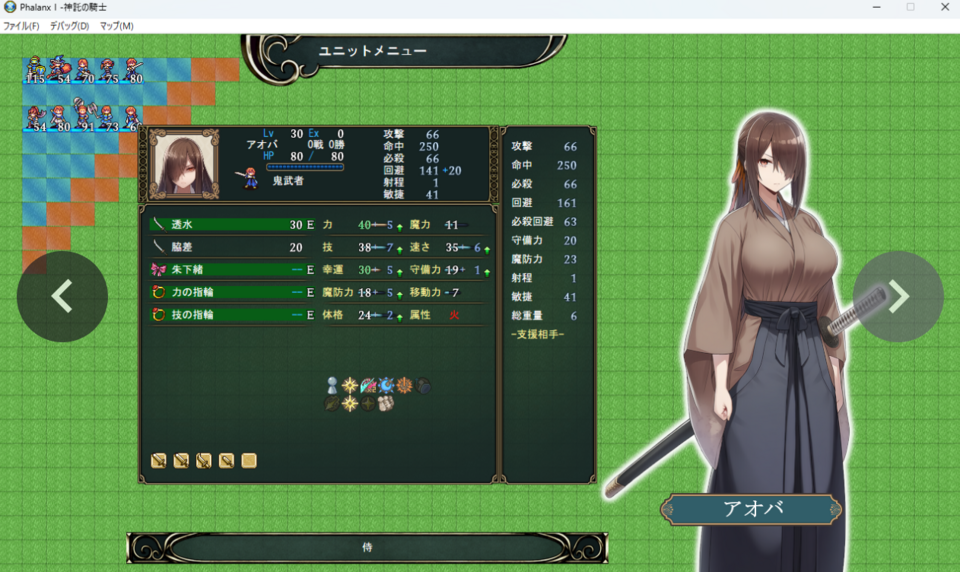This screenshot has width=960, height=572.
Task: Open the デバッグ(D) menu
Action: click(69, 26)
